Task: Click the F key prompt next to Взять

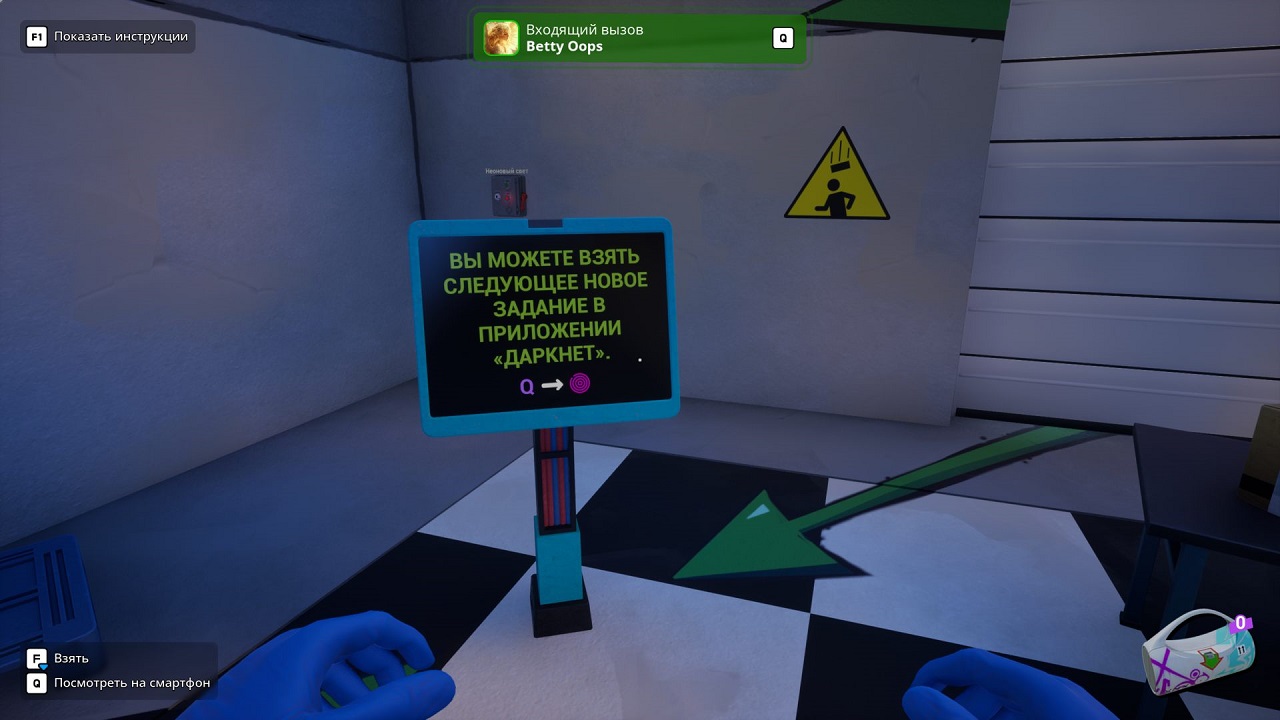Action: (37, 658)
